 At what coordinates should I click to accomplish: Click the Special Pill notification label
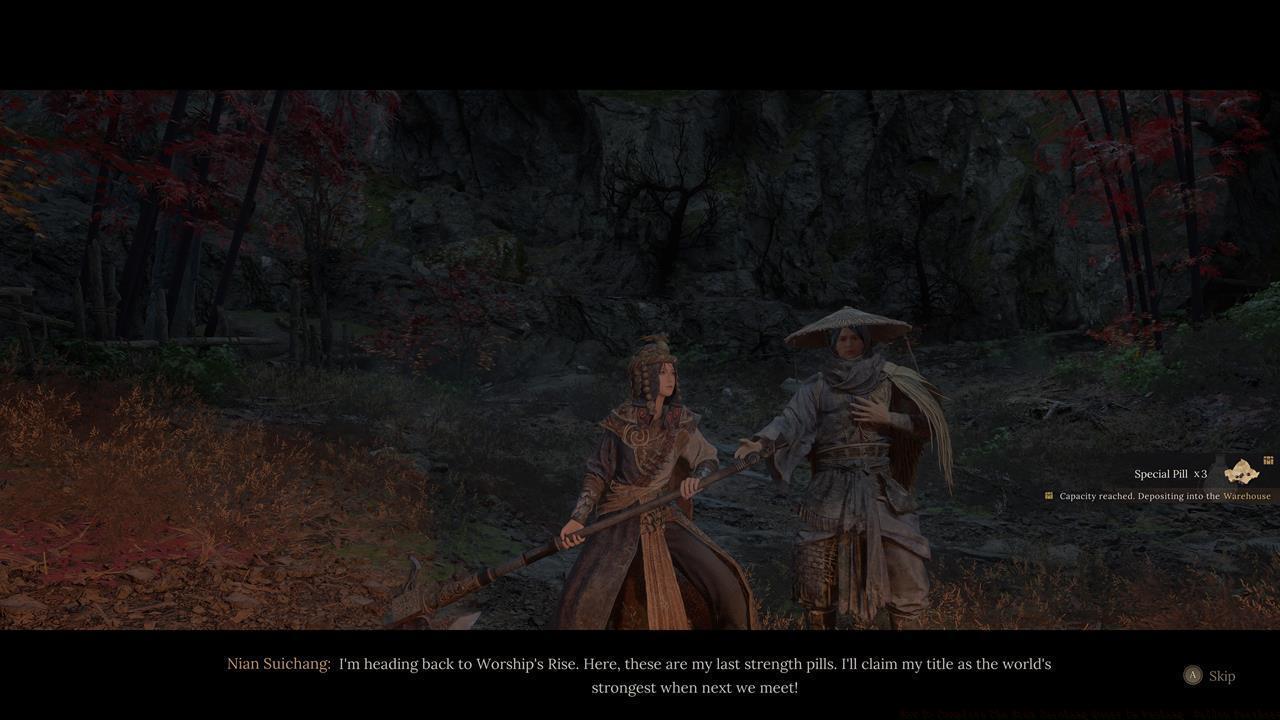pos(1161,473)
